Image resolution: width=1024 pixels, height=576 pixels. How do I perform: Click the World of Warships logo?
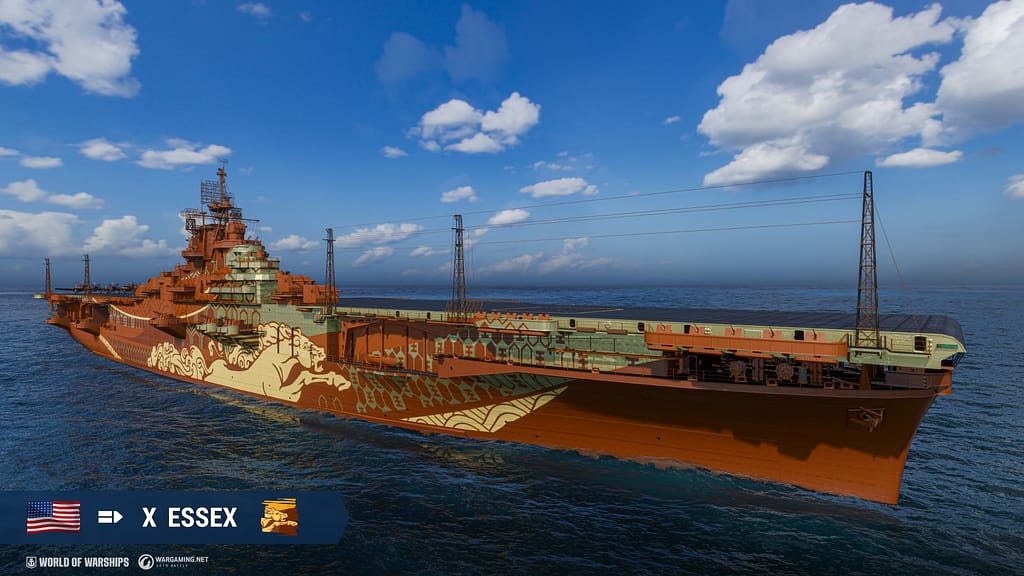pos(77,562)
